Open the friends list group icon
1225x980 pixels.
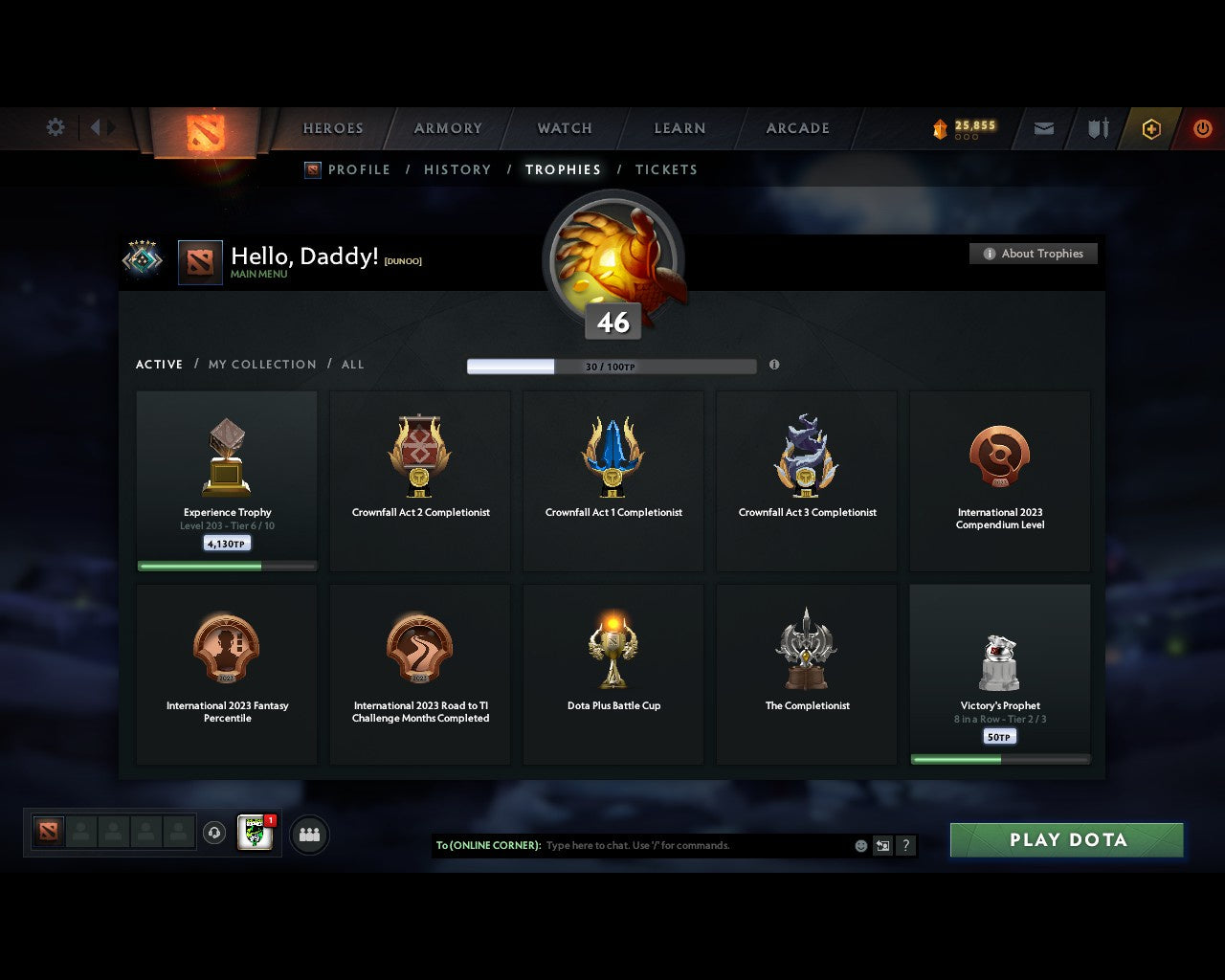[x=308, y=834]
